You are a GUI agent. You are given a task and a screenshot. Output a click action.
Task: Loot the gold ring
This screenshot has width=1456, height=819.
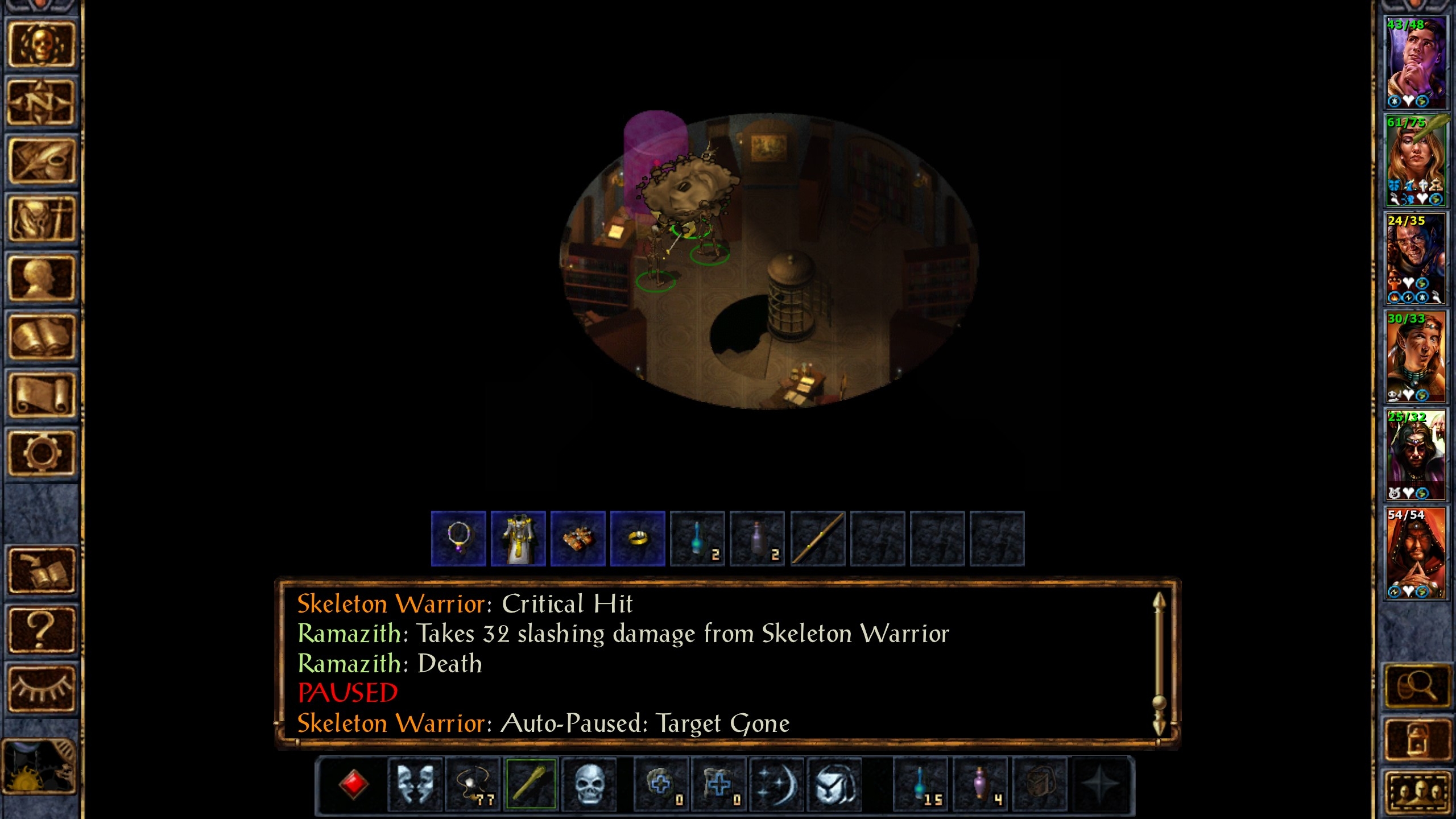pos(638,538)
